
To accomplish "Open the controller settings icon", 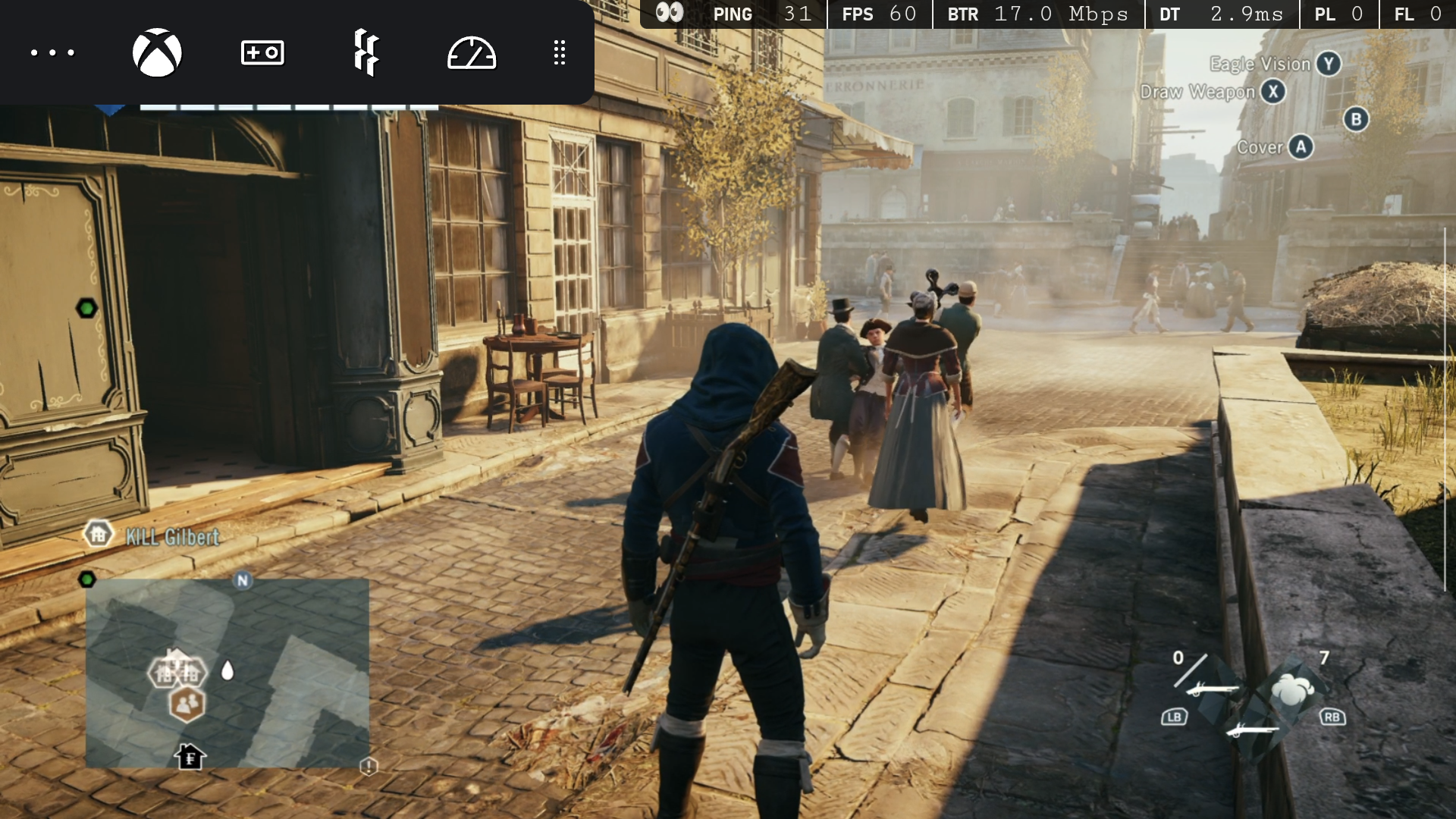I will click(262, 52).
